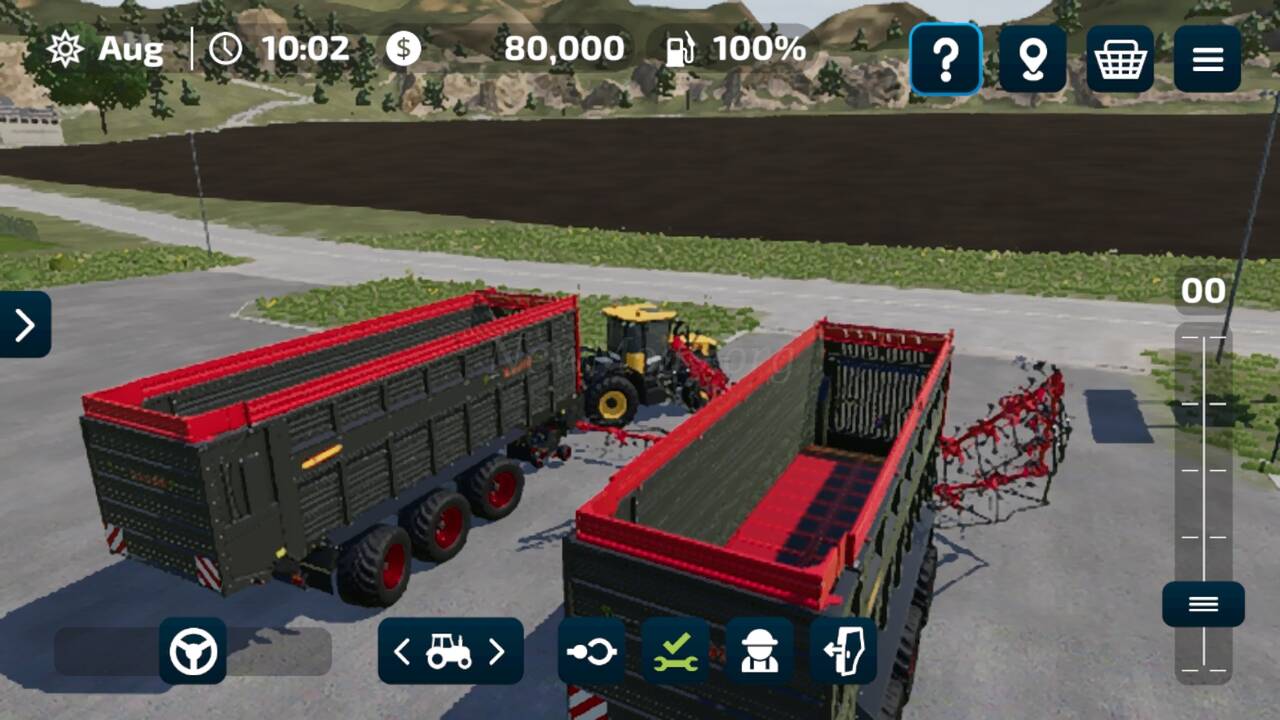This screenshot has width=1280, height=720.
Task: Click the throttle speed slider handle
Action: 1203,604
